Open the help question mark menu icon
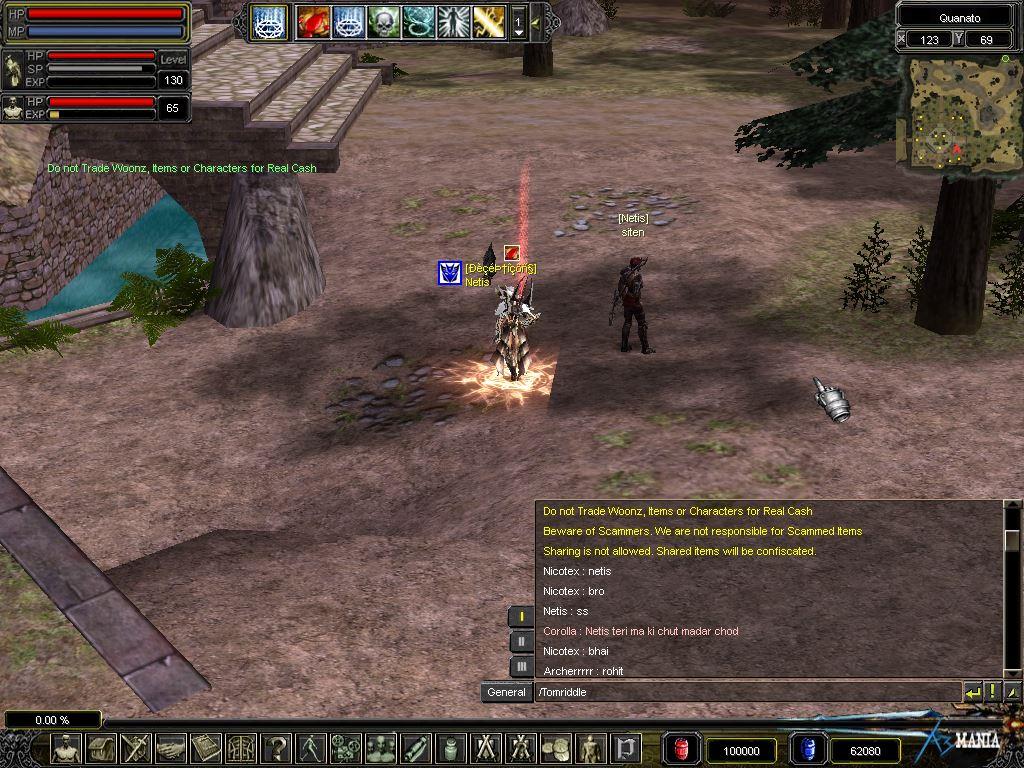 click(276, 748)
